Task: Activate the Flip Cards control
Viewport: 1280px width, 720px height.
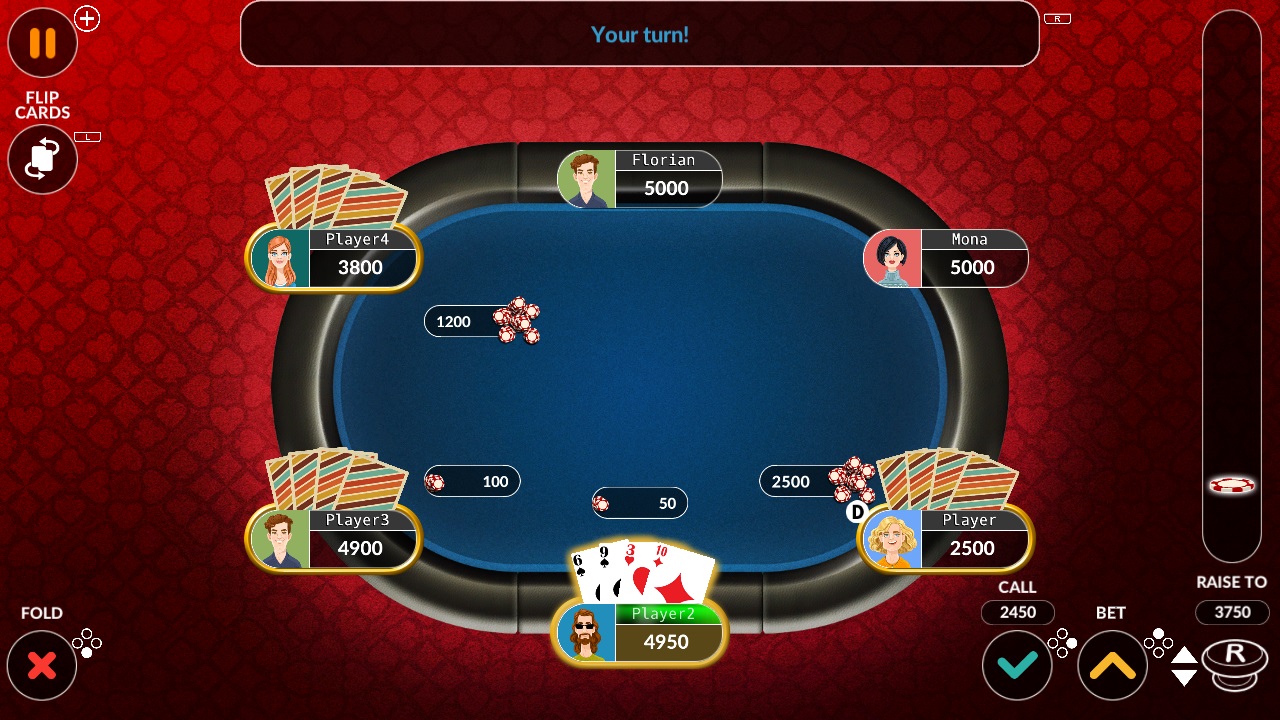Action: tap(42, 160)
